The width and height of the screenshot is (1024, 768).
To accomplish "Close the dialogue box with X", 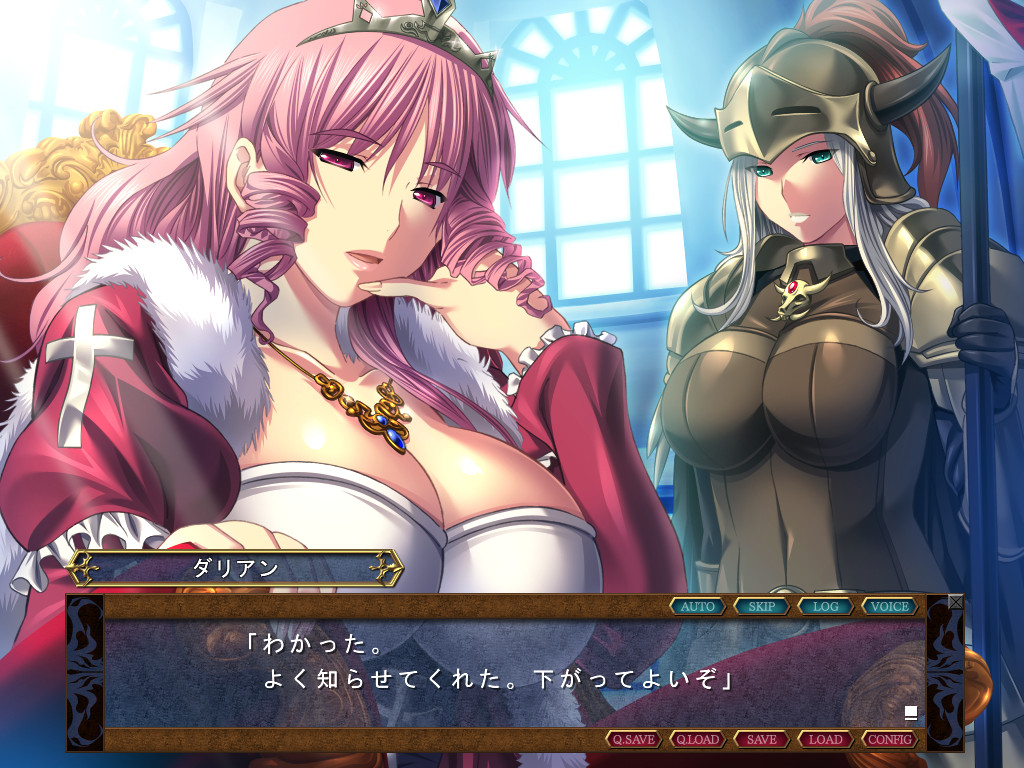I will [955, 602].
